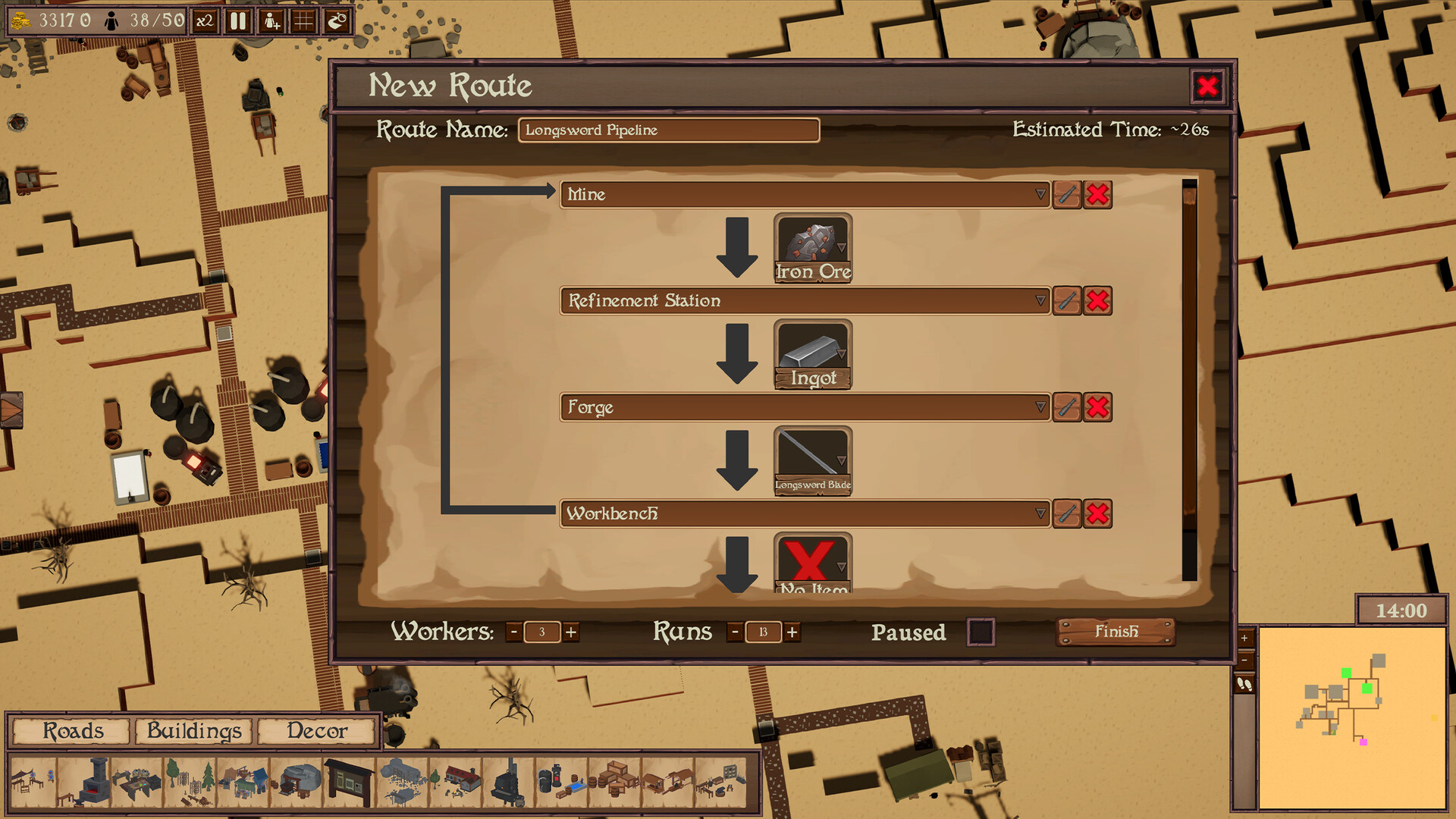Screen dimensions: 1456x819
Task: Switch to the Decor tab
Action: (x=317, y=731)
